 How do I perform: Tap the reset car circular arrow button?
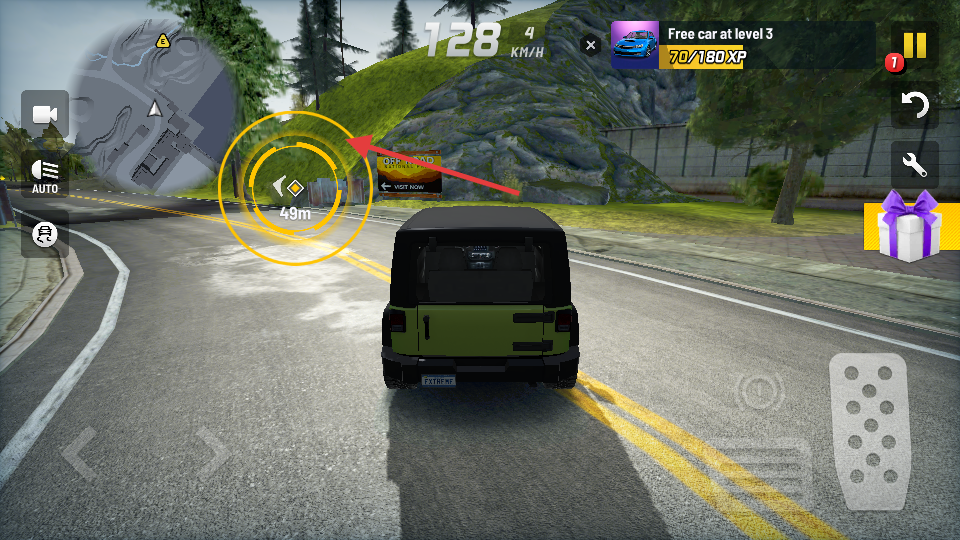(x=914, y=105)
